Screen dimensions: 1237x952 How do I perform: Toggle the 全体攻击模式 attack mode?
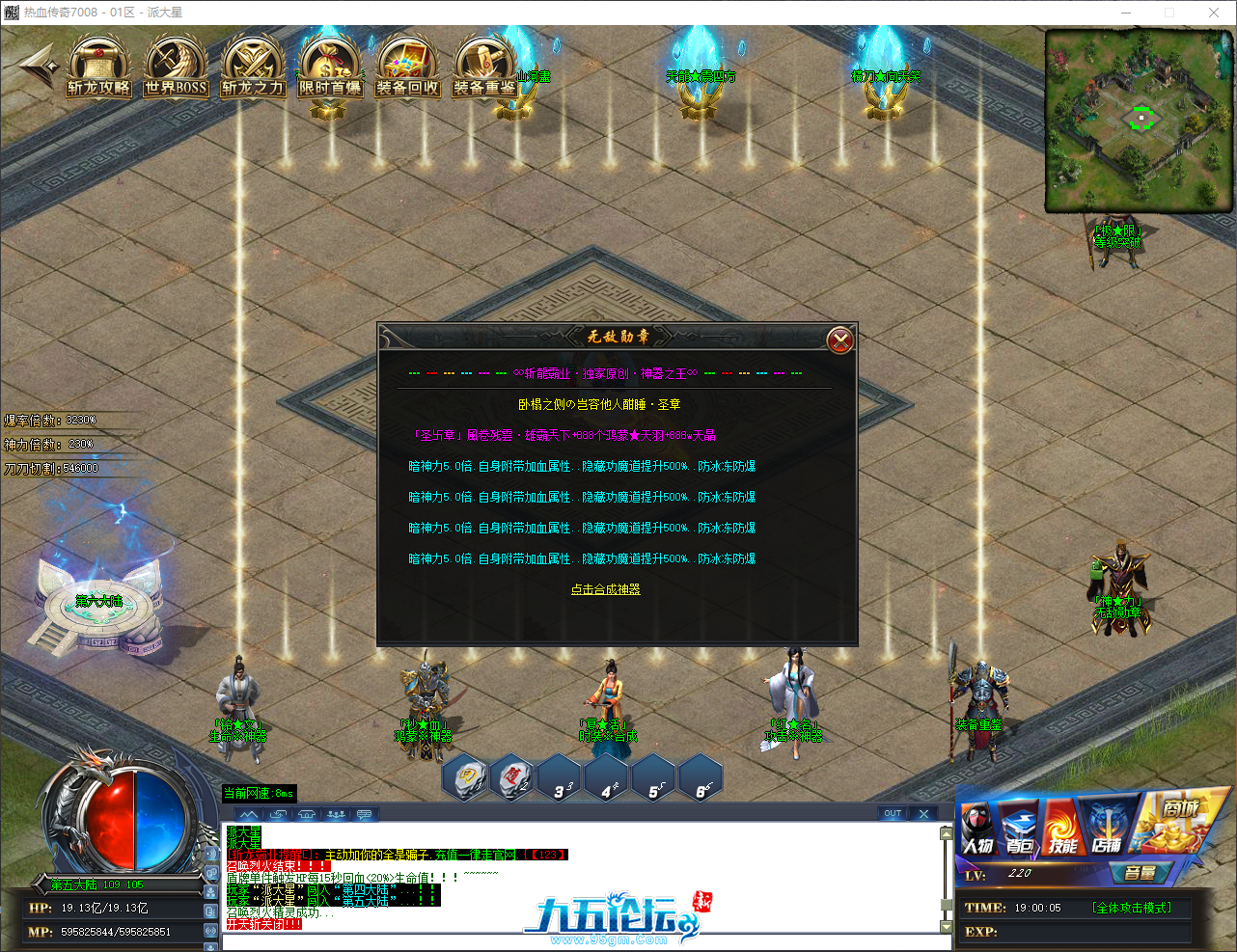pos(1132,907)
